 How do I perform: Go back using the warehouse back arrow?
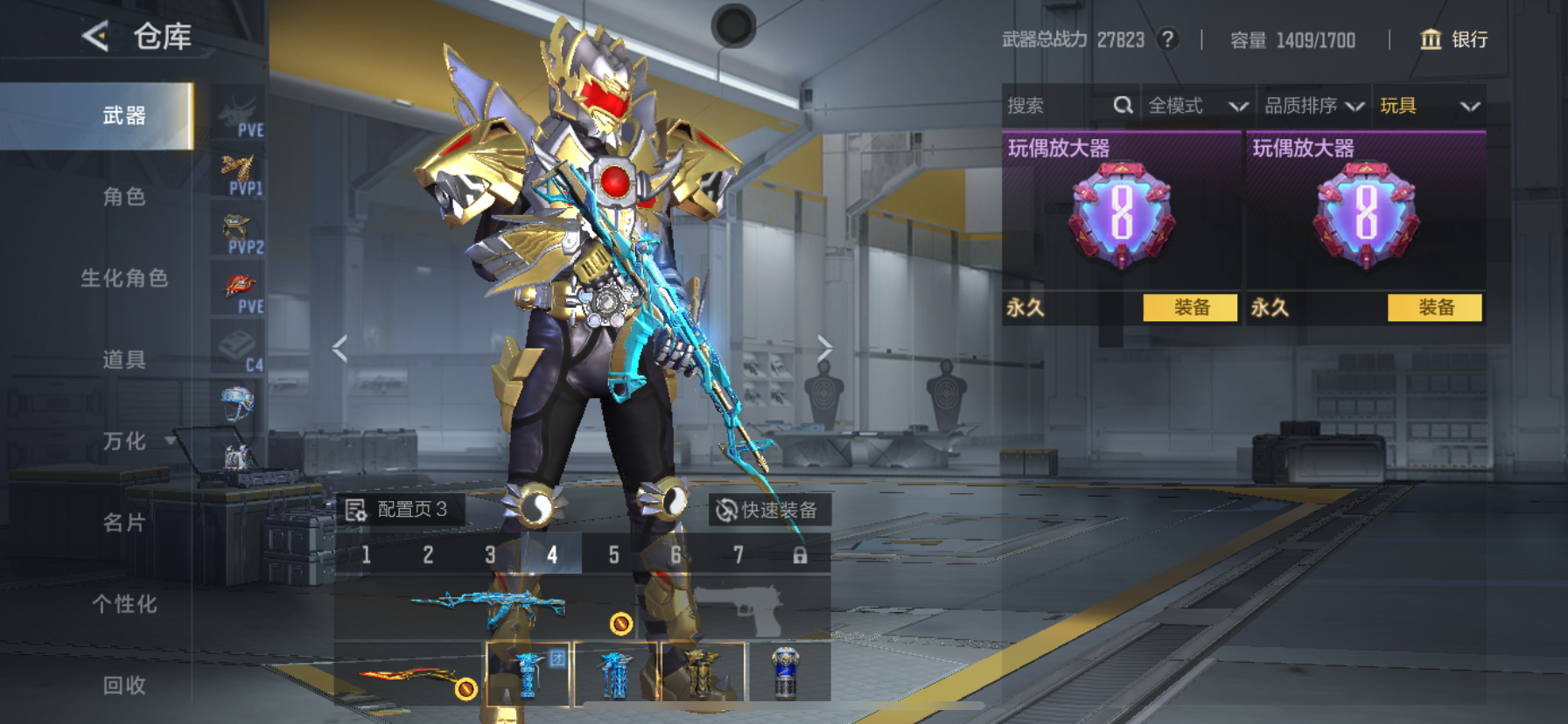pos(96,36)
